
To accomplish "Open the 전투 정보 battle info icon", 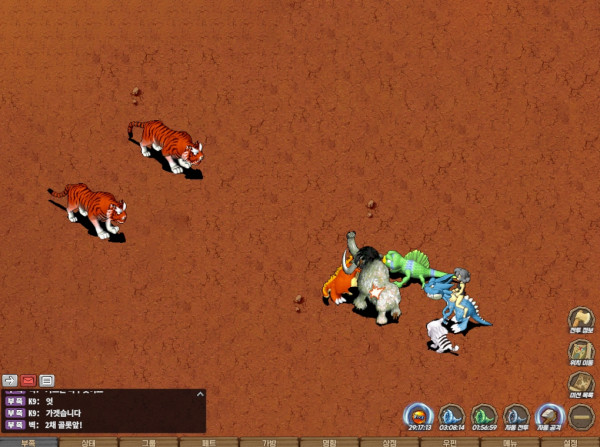I will (x=582, y=322).
